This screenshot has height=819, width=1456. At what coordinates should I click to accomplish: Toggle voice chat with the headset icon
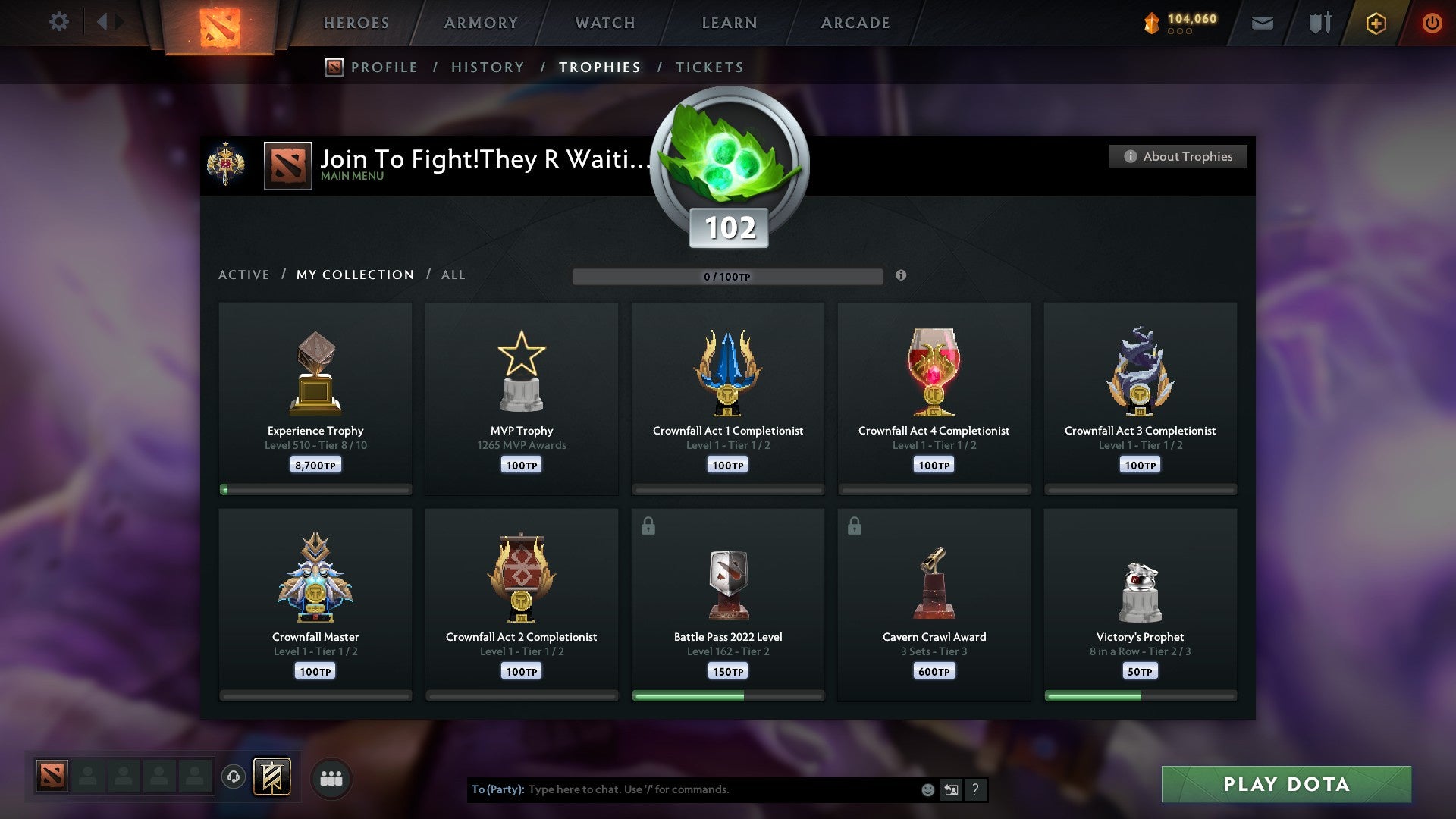point(233,777)
